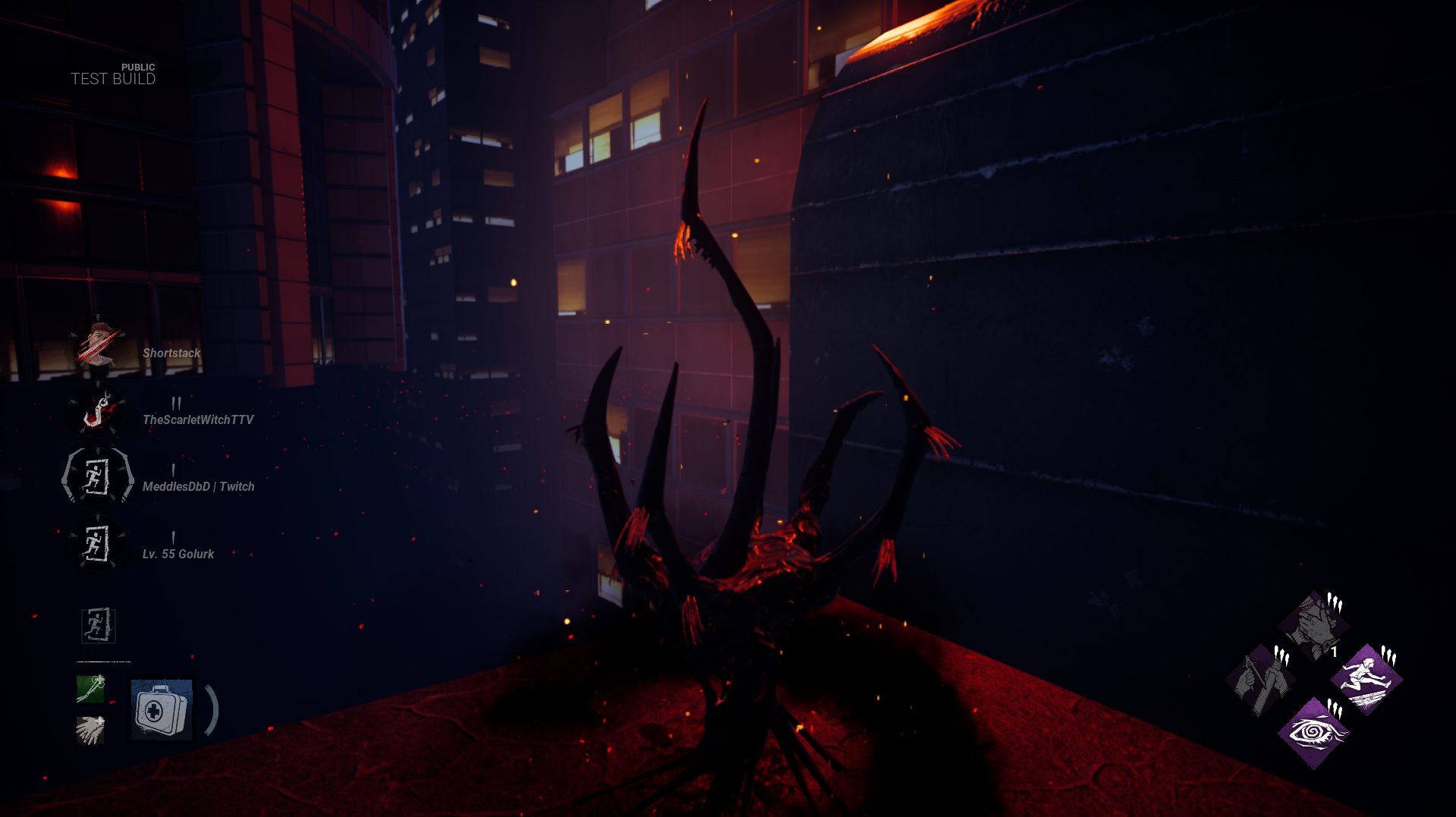
Task: Select MeddlesDbD | Twitch's escaped status icon
Action: (x=98, y=477)
